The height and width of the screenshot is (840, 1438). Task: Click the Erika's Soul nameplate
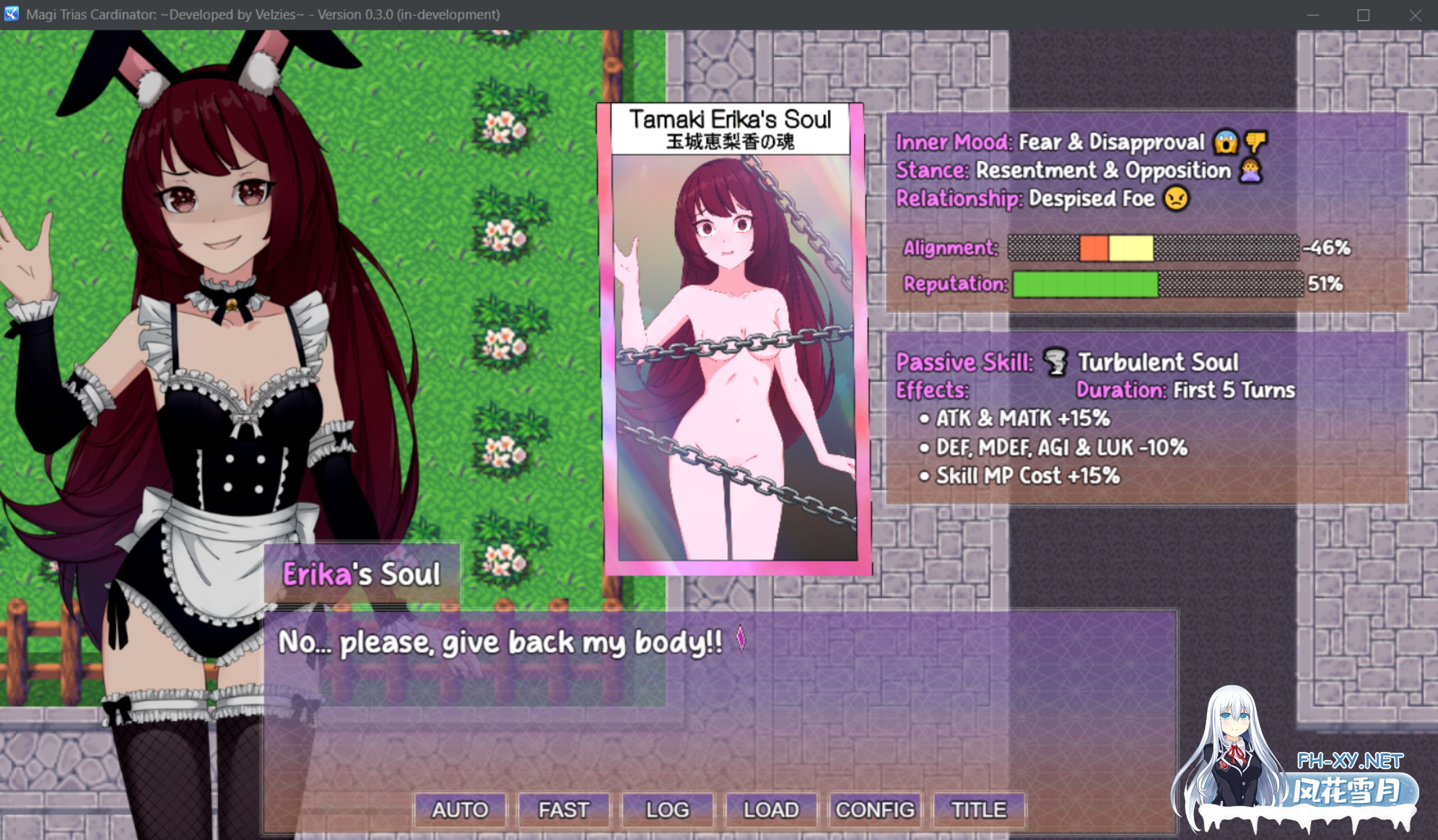(361, 572)
